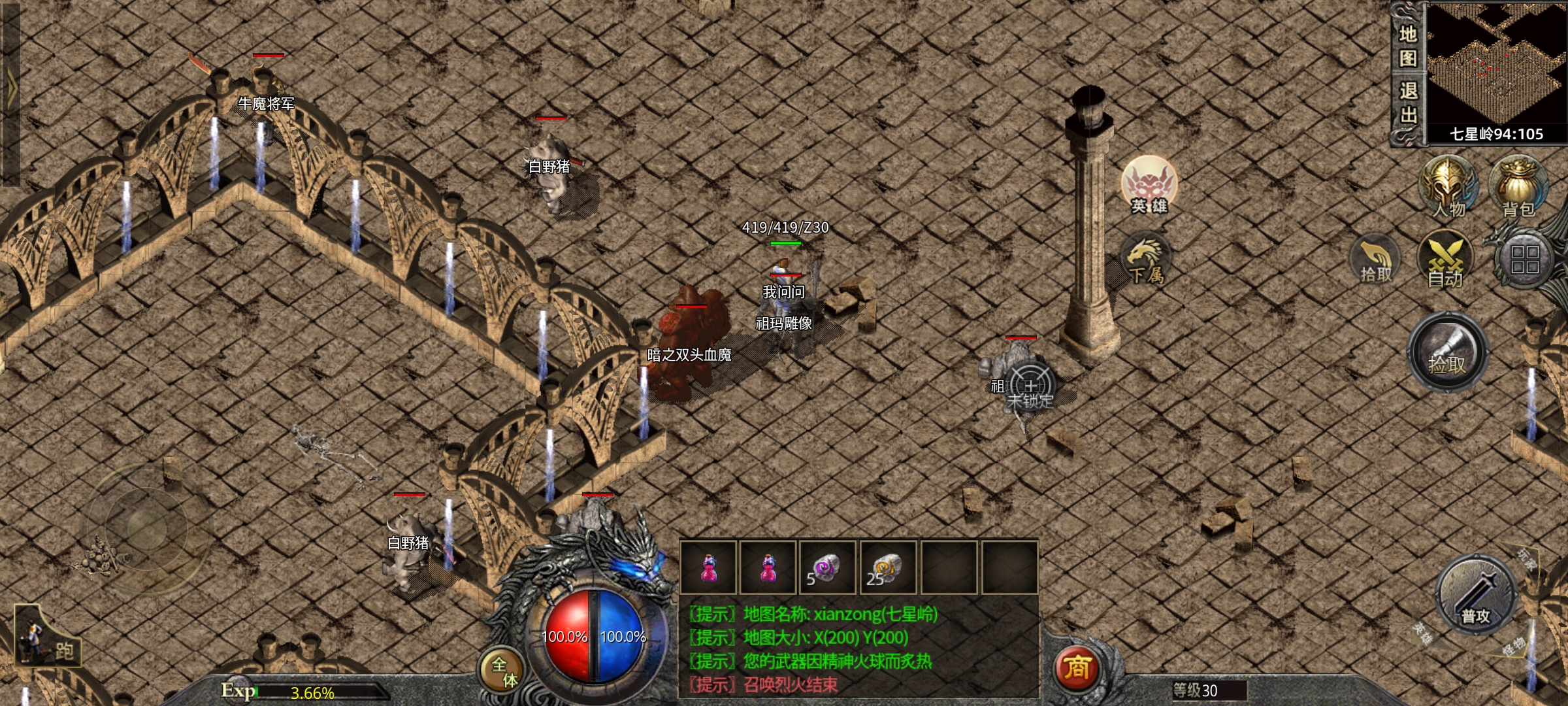Viewport: 1568px width, 706px height.
Task: Click the 全体 round button
Action: coord(504,671)
